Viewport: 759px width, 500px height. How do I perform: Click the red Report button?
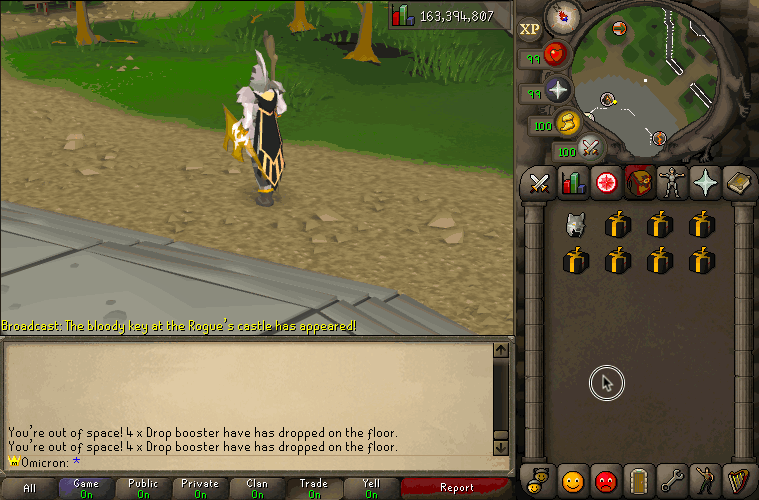click(x=457, y=488)
